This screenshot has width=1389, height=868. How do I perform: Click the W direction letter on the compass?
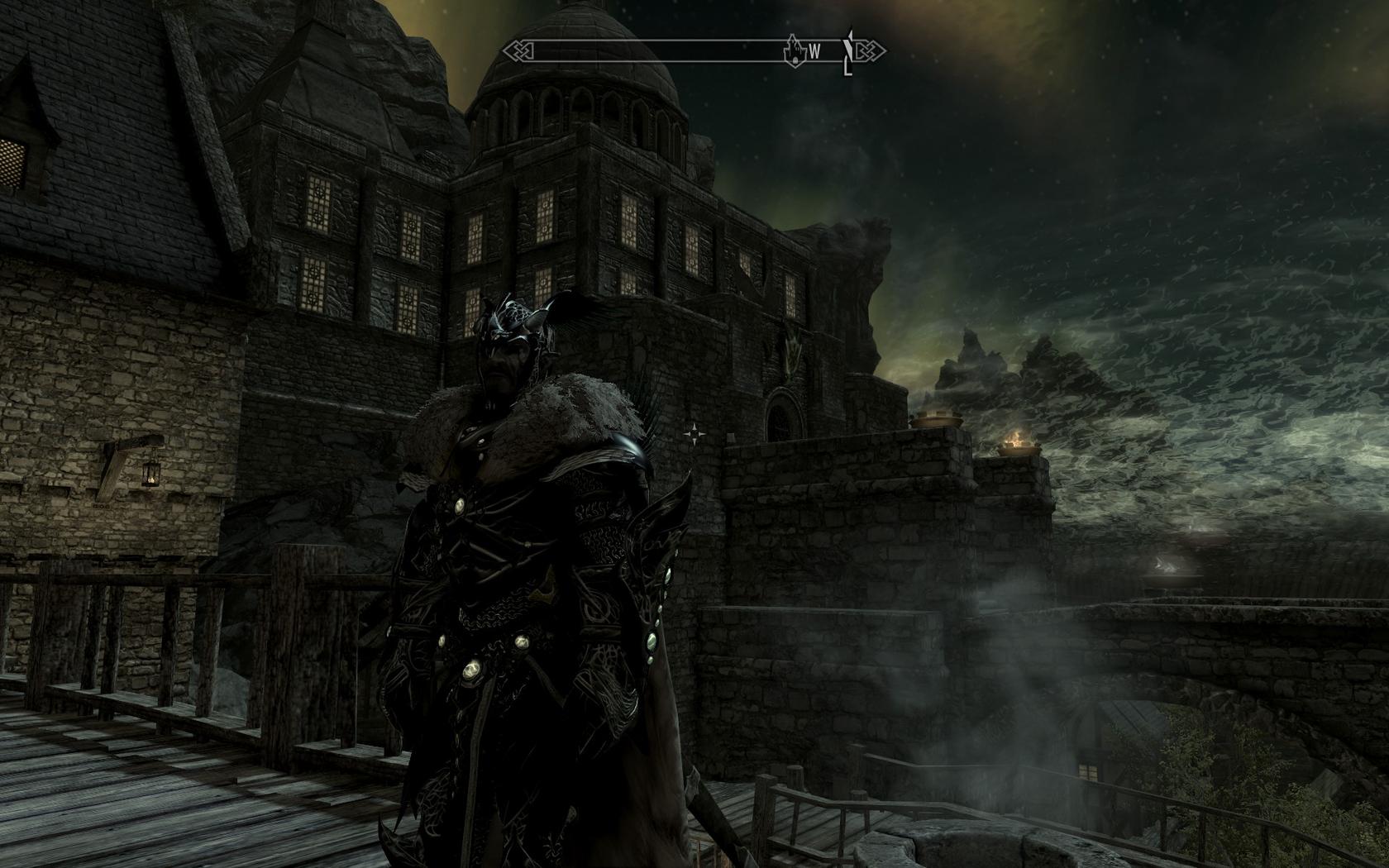(814, 52)
